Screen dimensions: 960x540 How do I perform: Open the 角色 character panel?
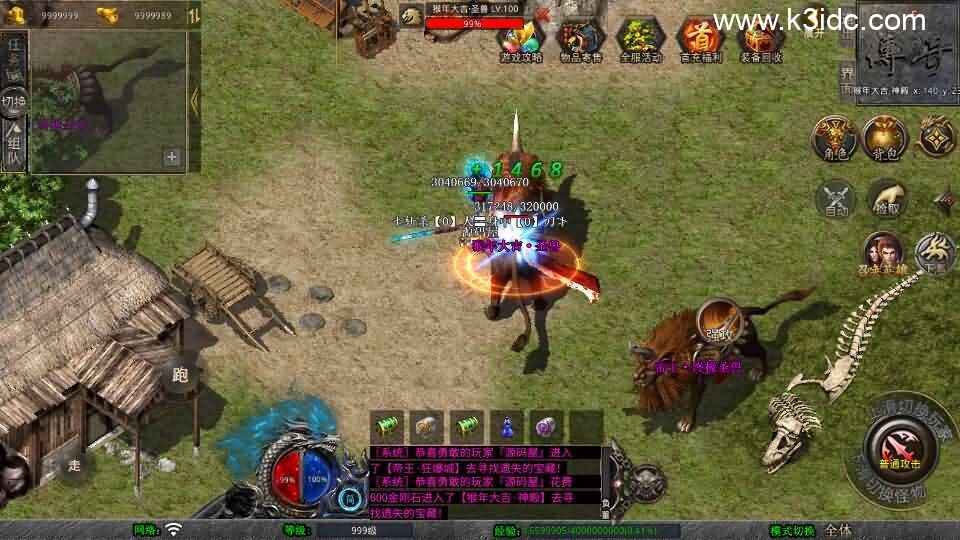coord(833,138)
